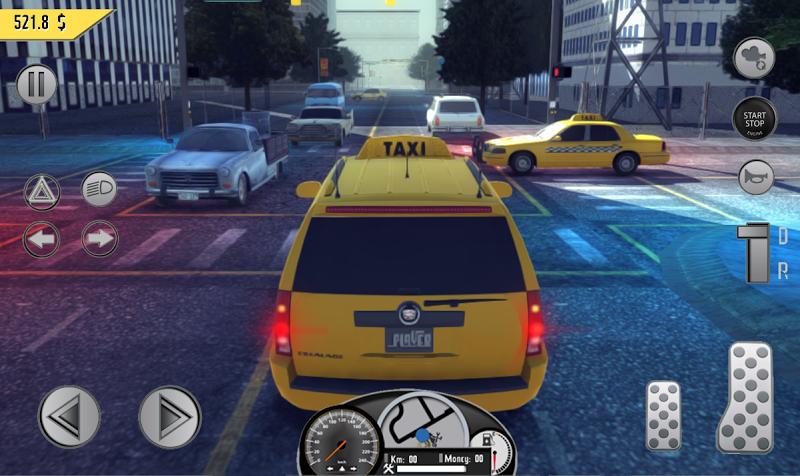Honk the horn button

click(755, 178)
